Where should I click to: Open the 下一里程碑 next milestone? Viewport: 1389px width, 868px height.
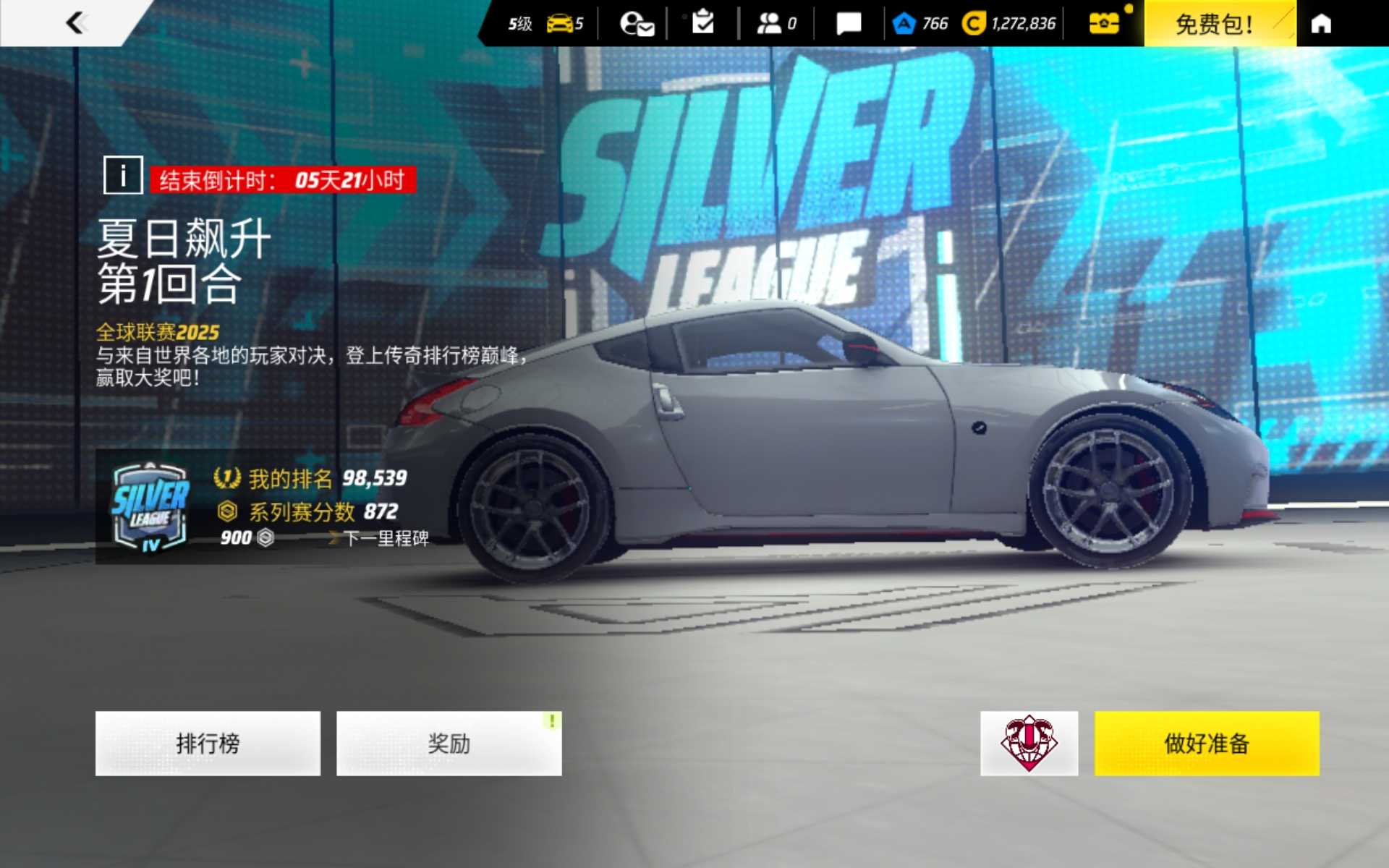coord(385,538)
